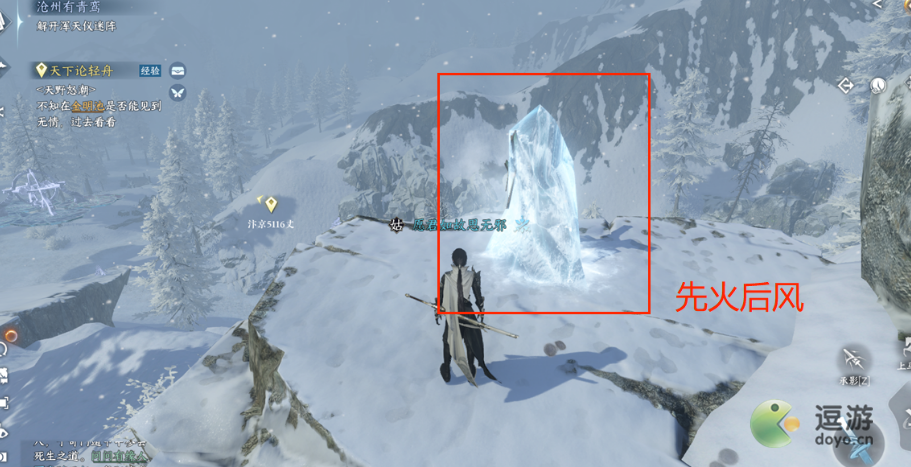Select the 汴京 waypoint marker
The height and width of the screenshot is (467, 911).
point(270,203)
